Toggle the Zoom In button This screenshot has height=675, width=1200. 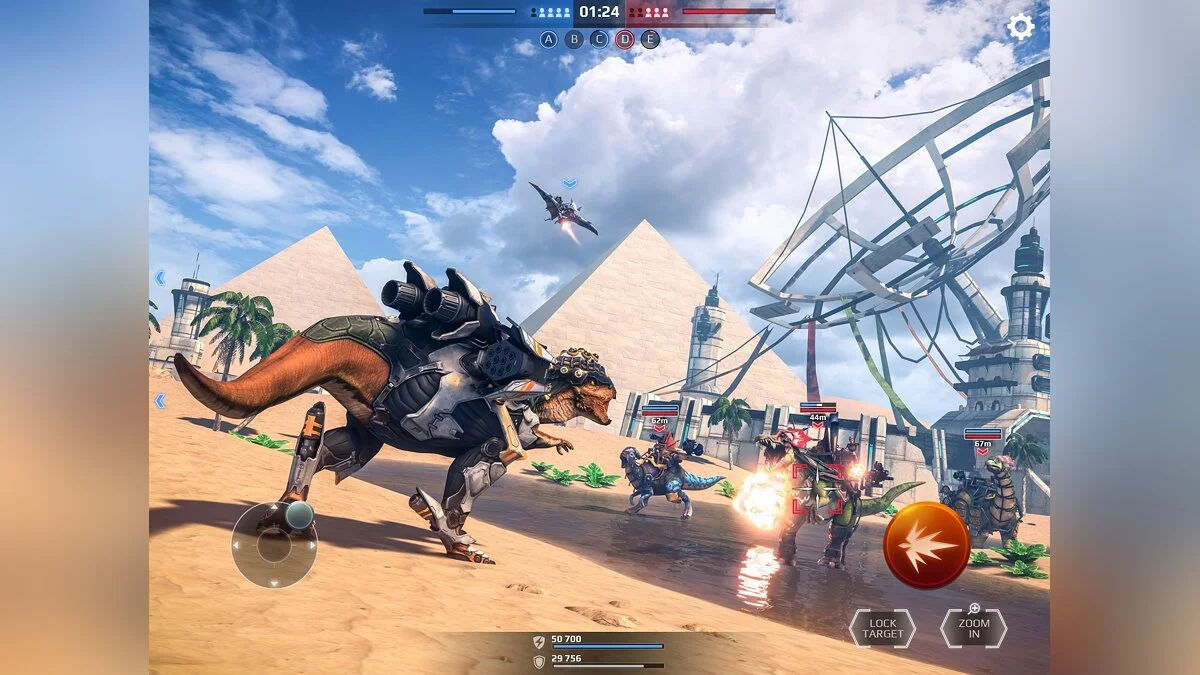(x=973, y=628)
